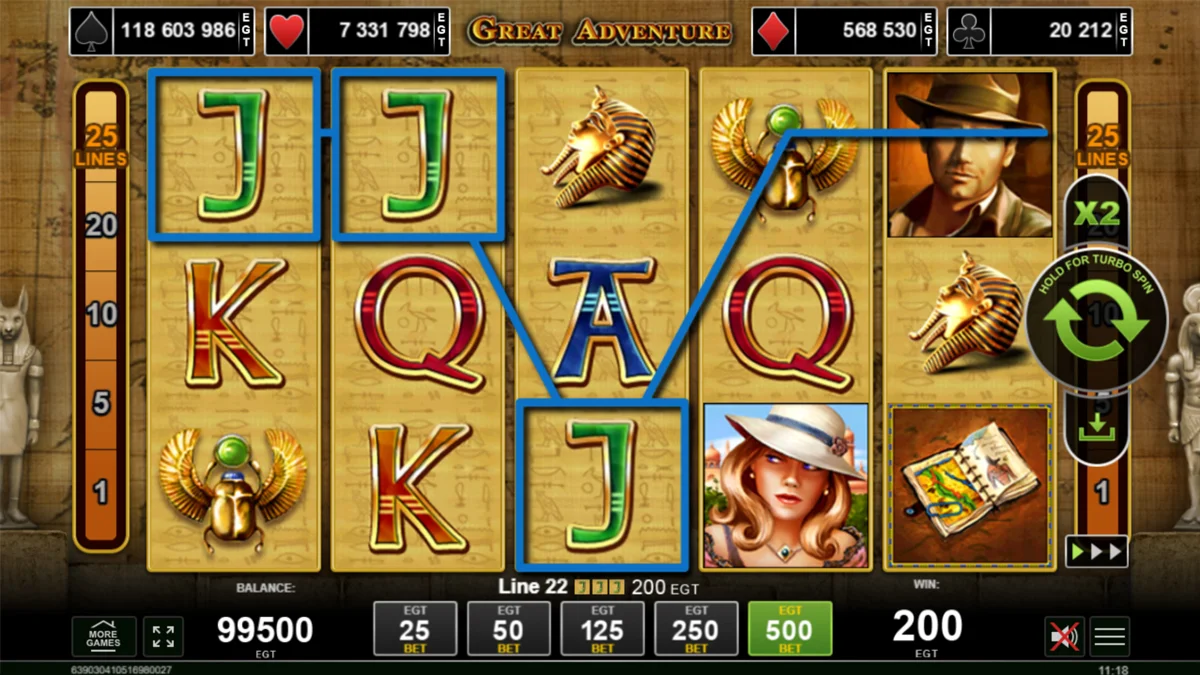Select 20 lines on the lines bar
This screenshot has width=1200, height=675.
101,226
